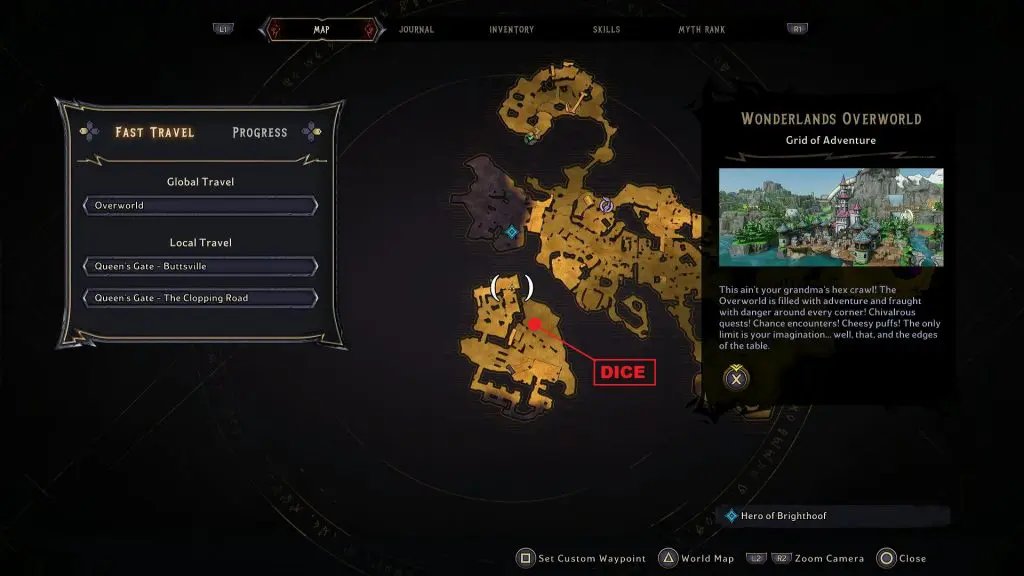This screenshot has width=1024, height=576.
Task: Select the green marker on northern map area
Action: coord(531,137)
